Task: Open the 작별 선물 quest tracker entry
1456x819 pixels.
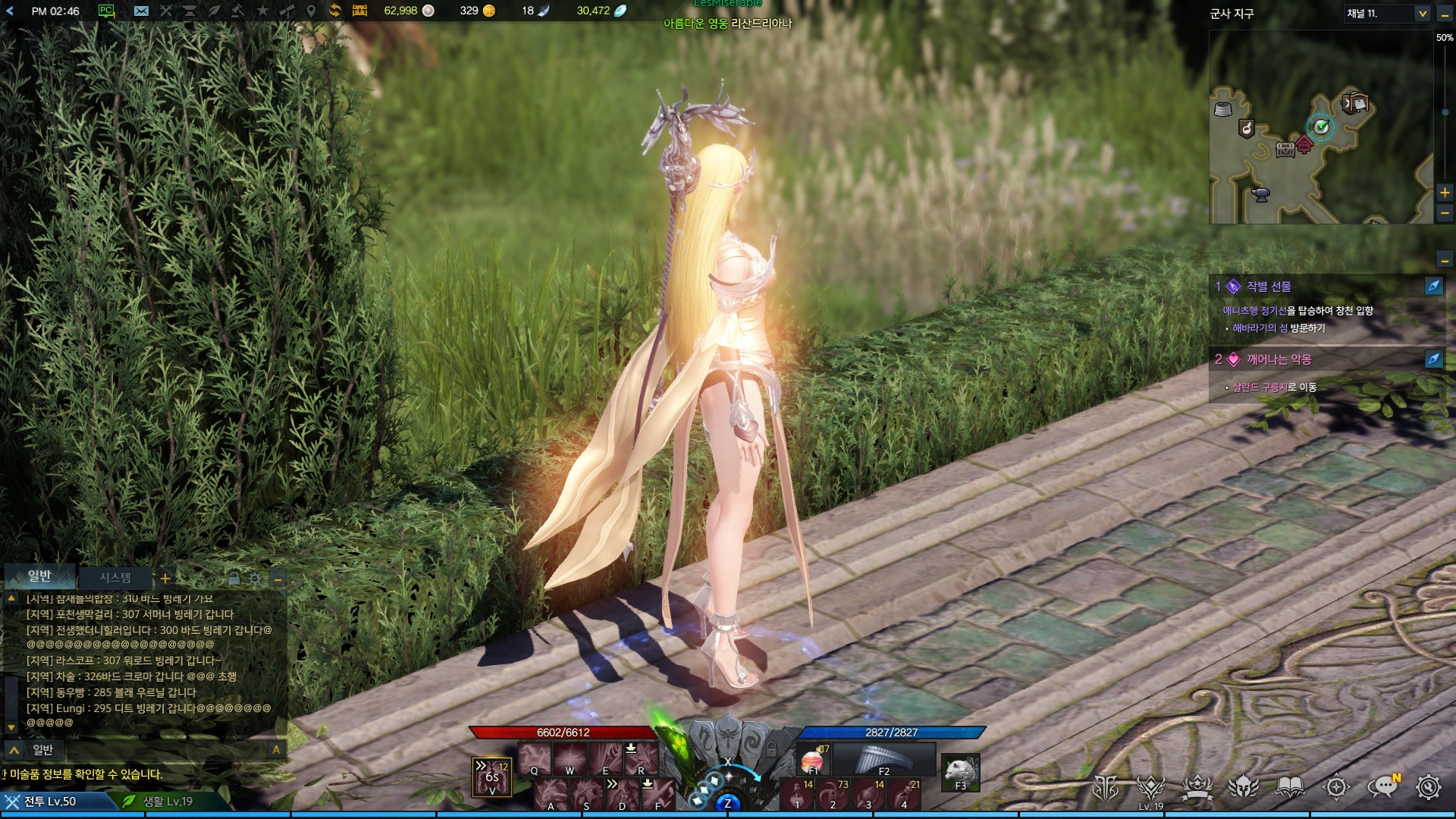Action: (1269, 287)
